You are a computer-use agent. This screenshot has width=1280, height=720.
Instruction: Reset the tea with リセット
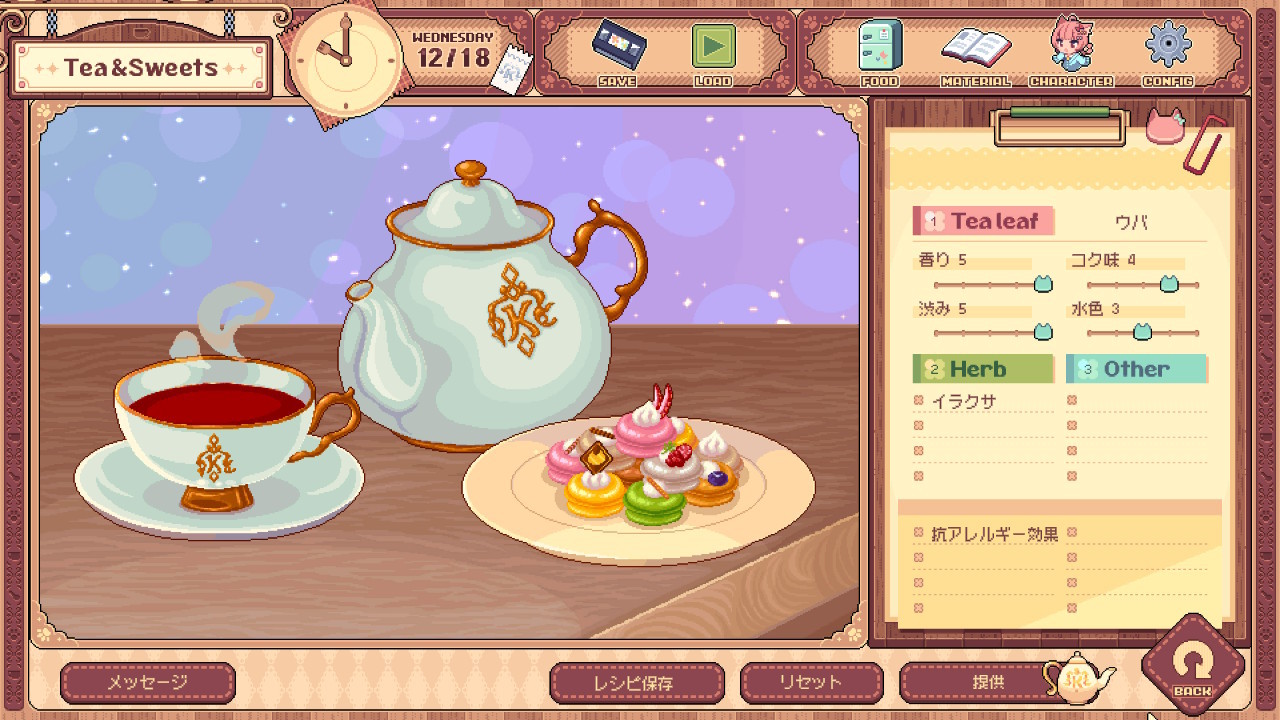(811, 683)
